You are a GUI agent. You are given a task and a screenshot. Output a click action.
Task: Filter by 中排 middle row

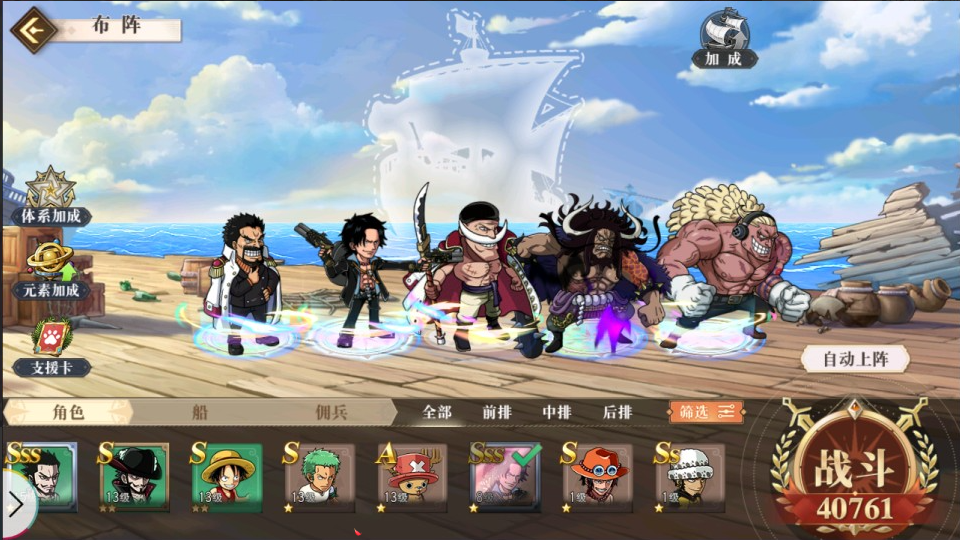pos(557,412)
